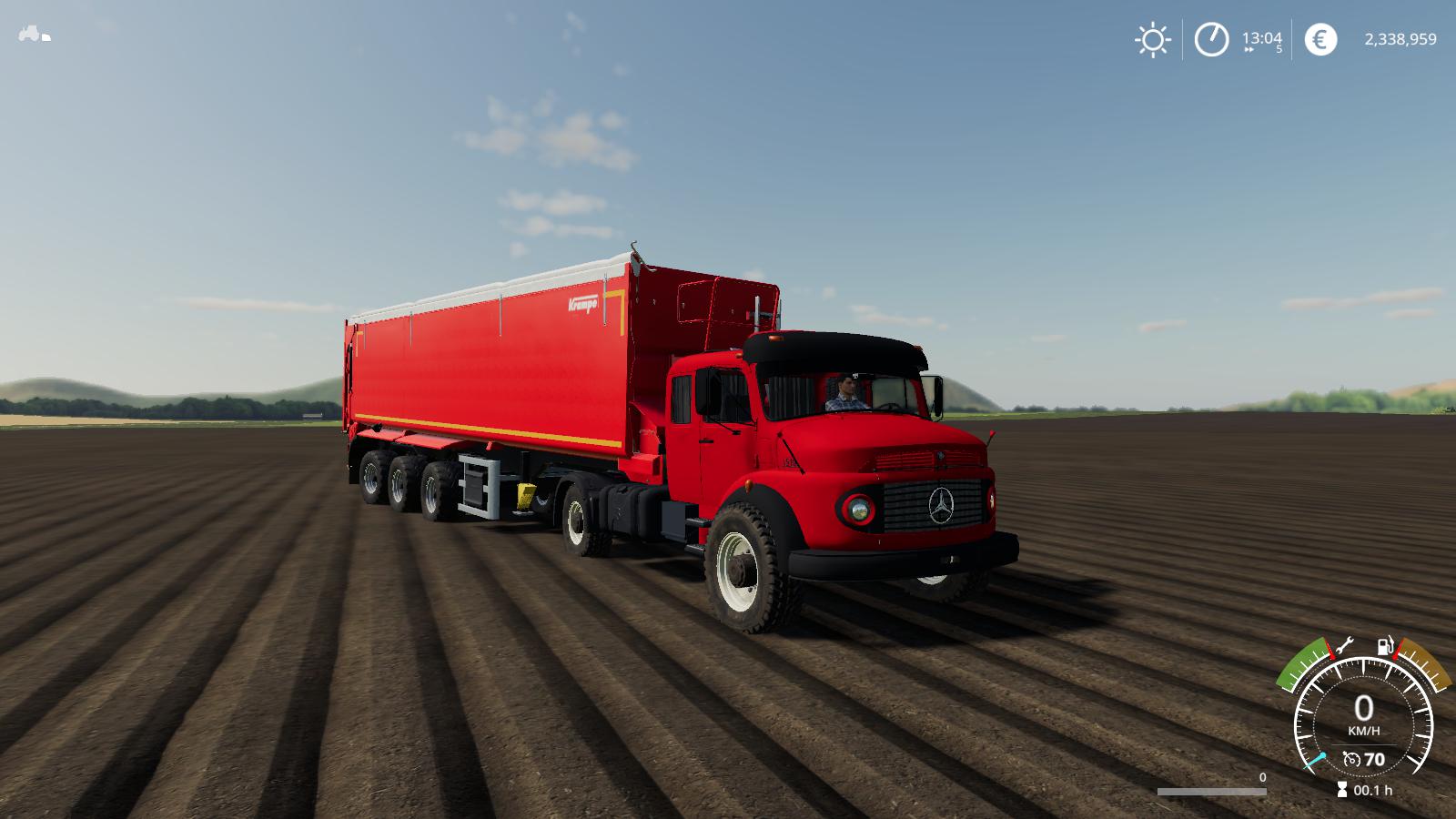Click the cruise control speed value 70
Screen dimensions: 1456x819
1376,759
